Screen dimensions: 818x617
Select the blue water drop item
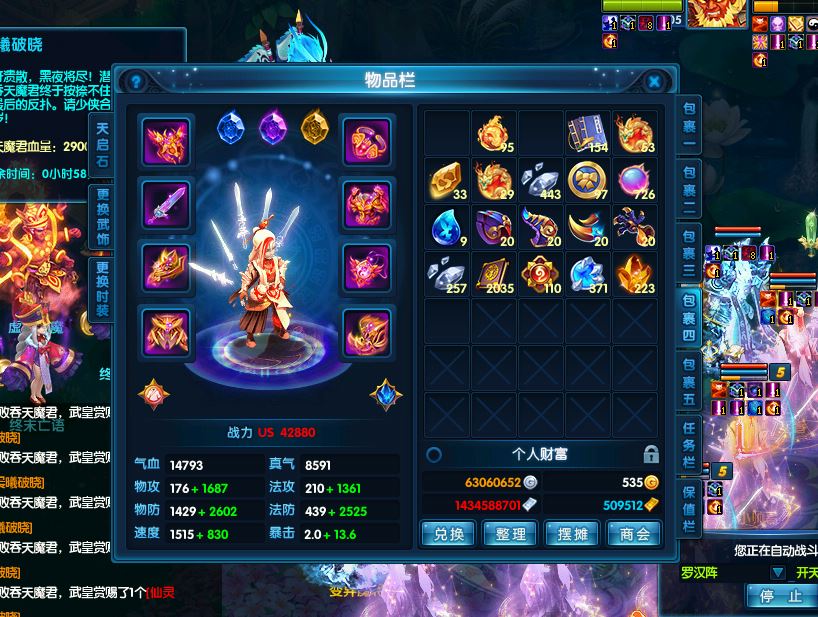tap(445, 227)
